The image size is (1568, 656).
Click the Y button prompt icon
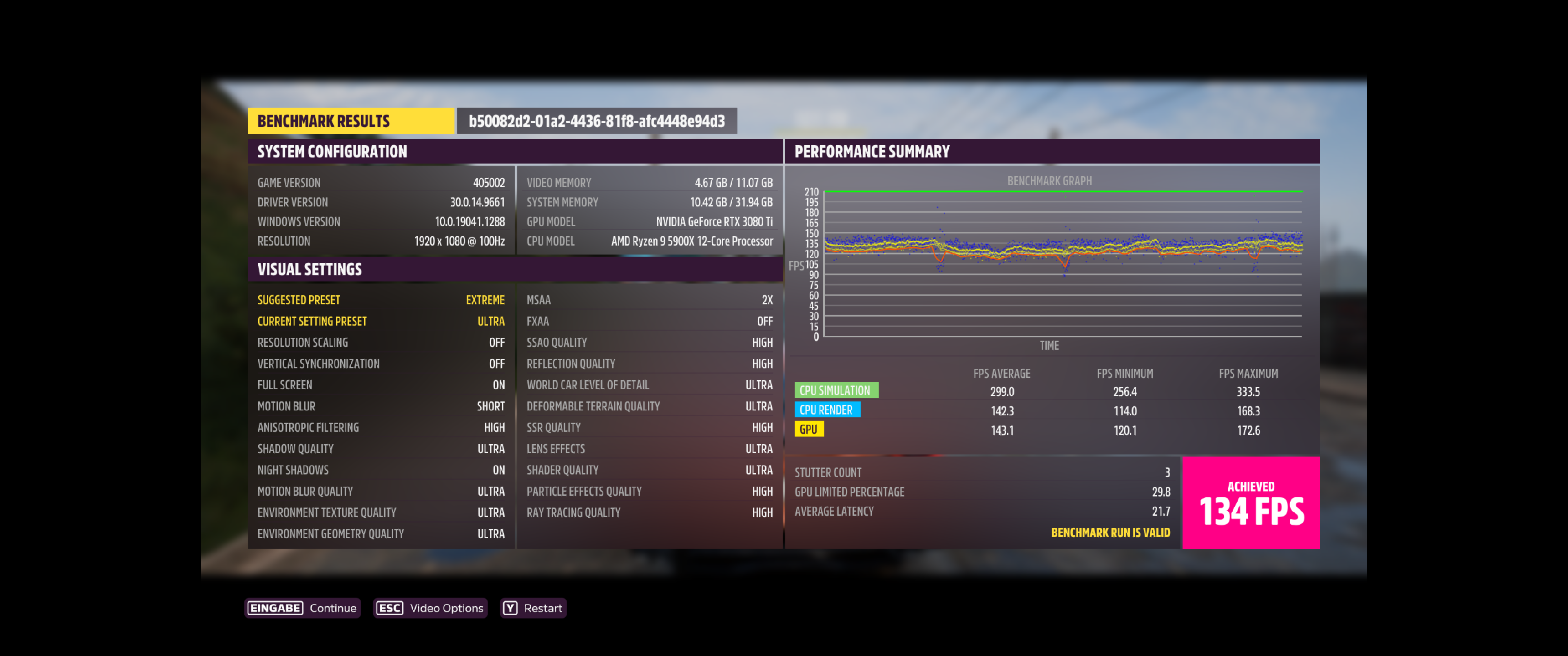(x=510, y=607)
